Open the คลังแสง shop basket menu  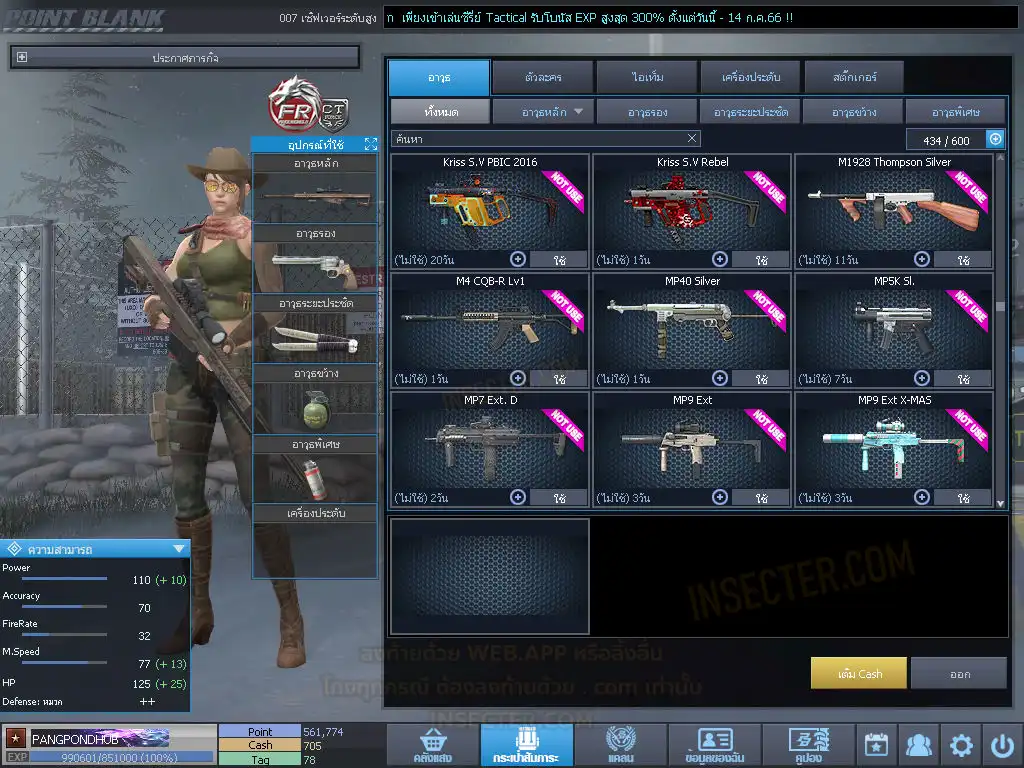[x=432, y=745]
